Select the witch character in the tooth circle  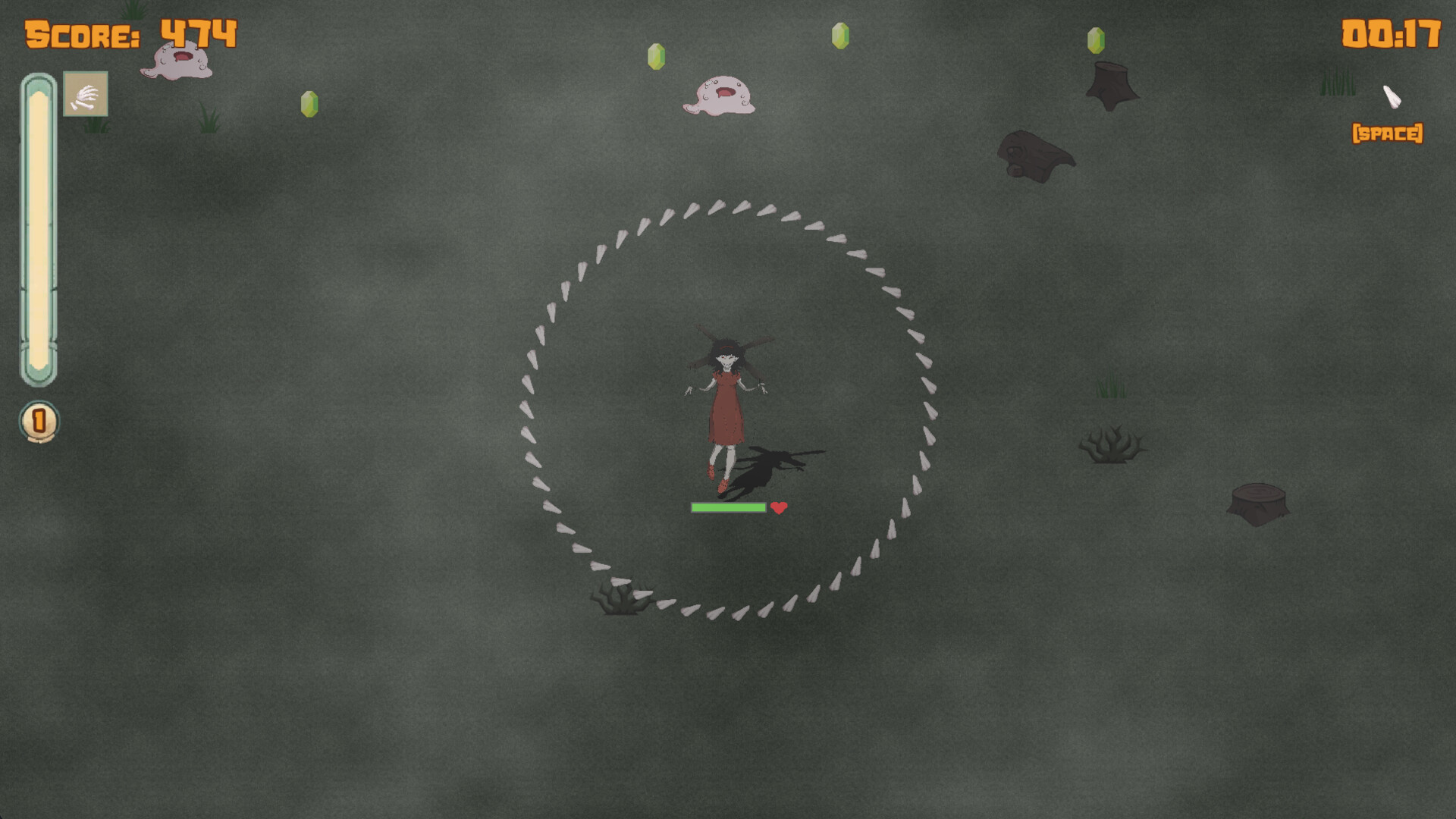pos(724,402)
